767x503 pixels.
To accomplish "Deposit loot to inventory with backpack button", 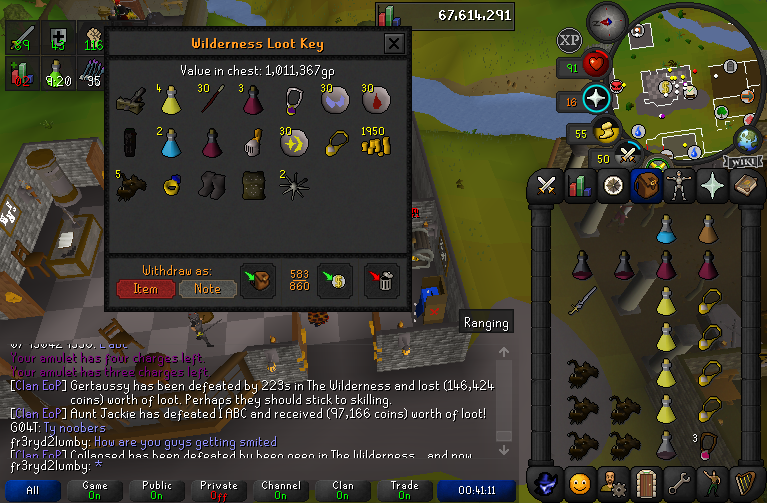I will [x=257, y=280].
